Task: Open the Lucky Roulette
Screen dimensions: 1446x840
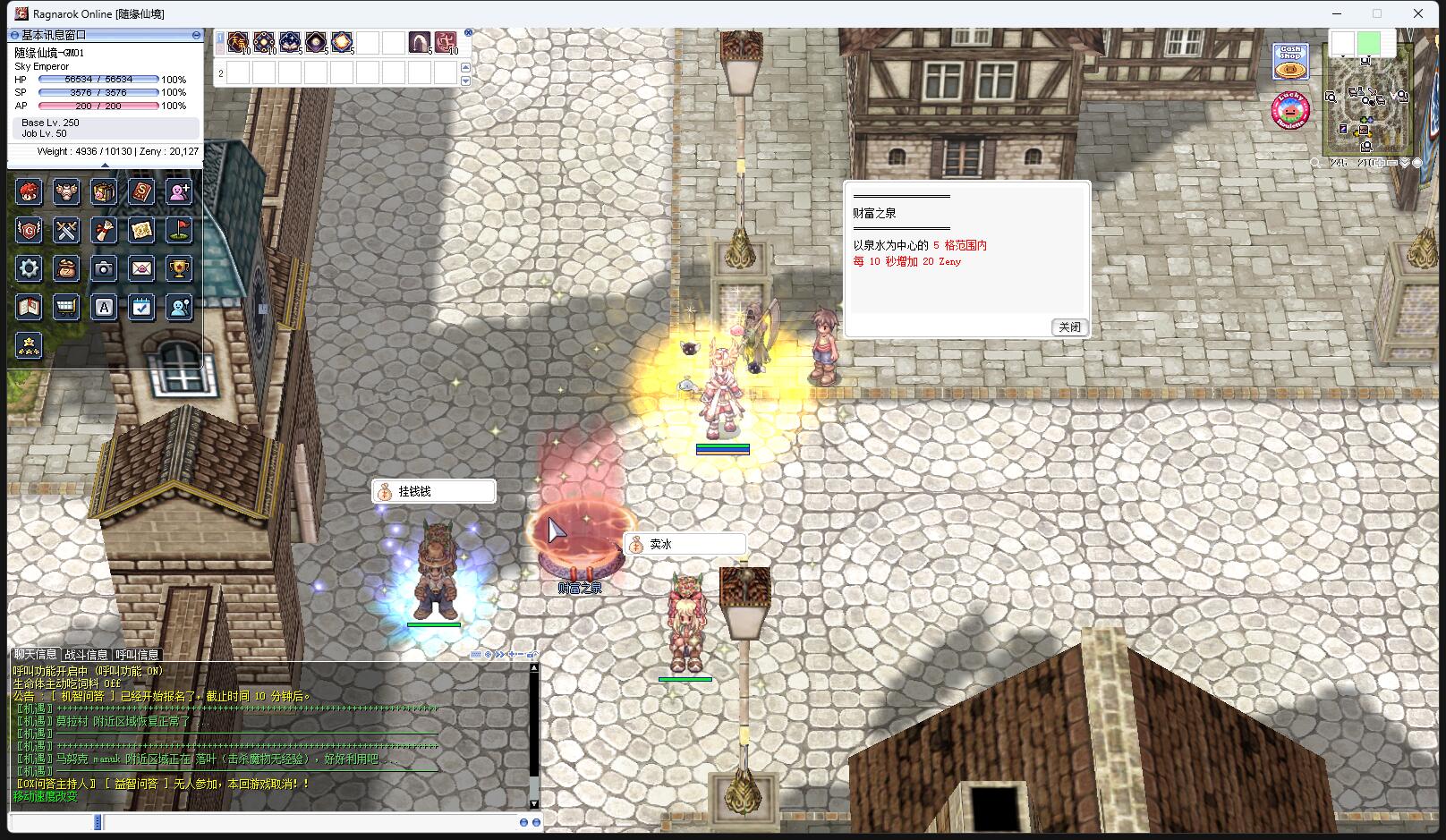Action: pos(1290,111)
